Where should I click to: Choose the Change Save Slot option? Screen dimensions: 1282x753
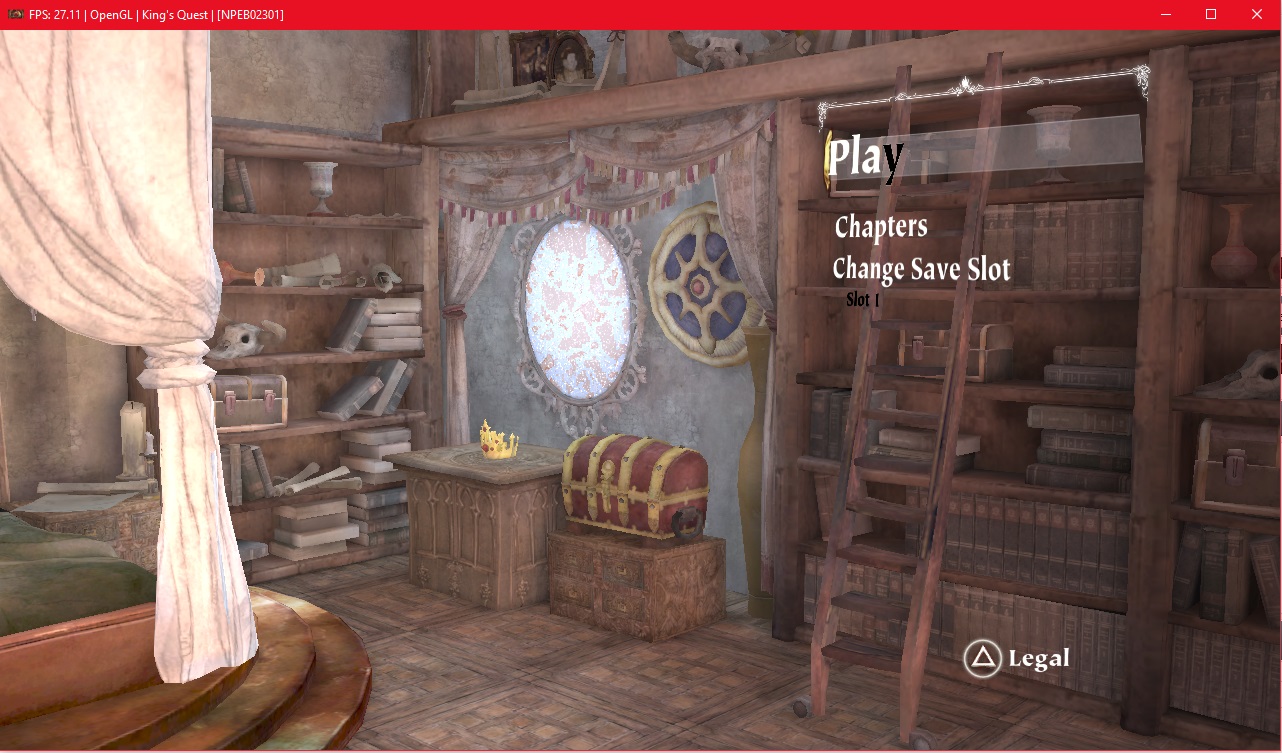click(x=921, y=269)
